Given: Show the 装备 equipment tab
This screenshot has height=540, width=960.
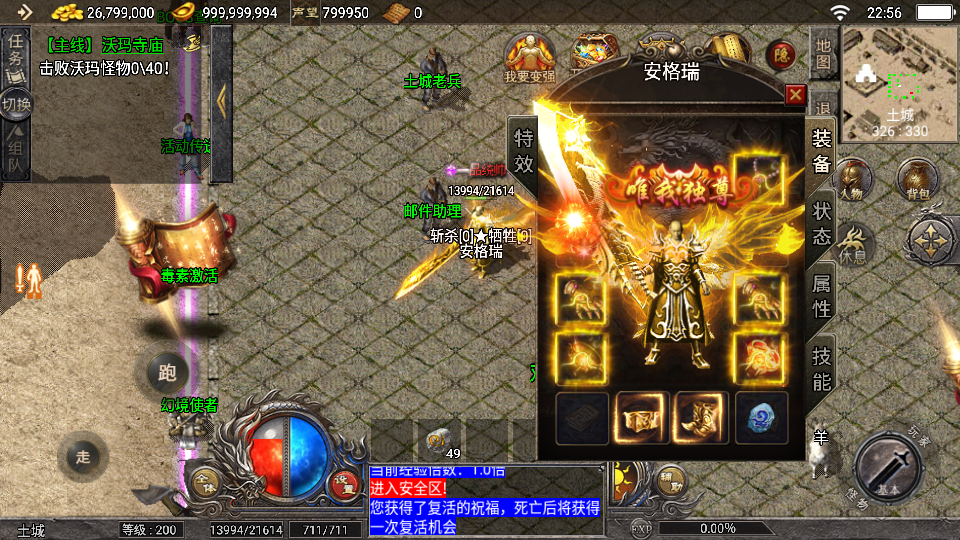Looking at the screenshot, I should [821, 151].
